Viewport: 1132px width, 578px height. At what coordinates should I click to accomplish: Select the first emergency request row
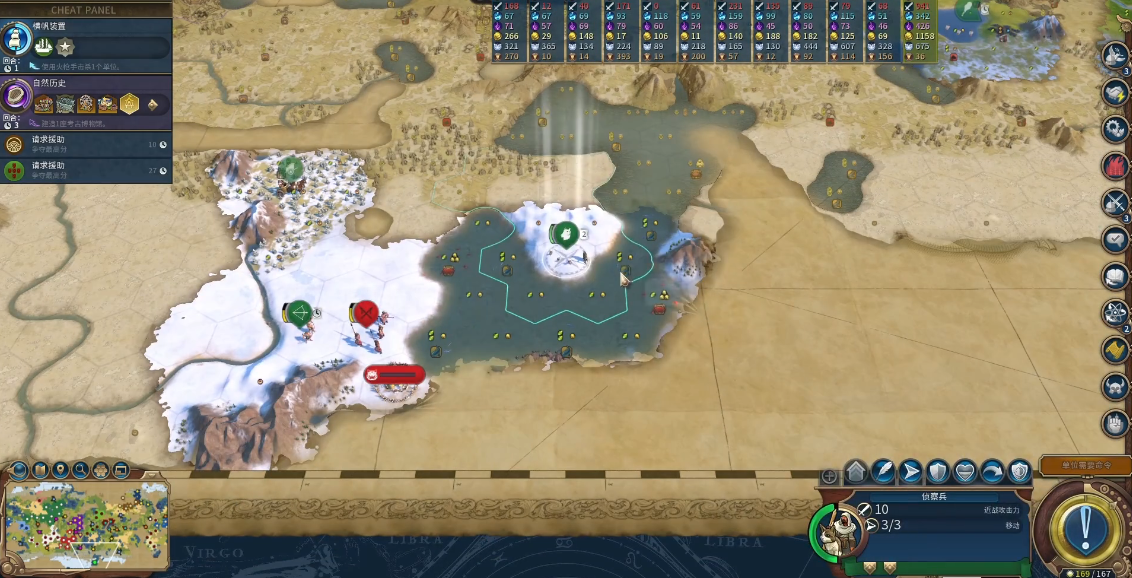(x=86, y=145)
